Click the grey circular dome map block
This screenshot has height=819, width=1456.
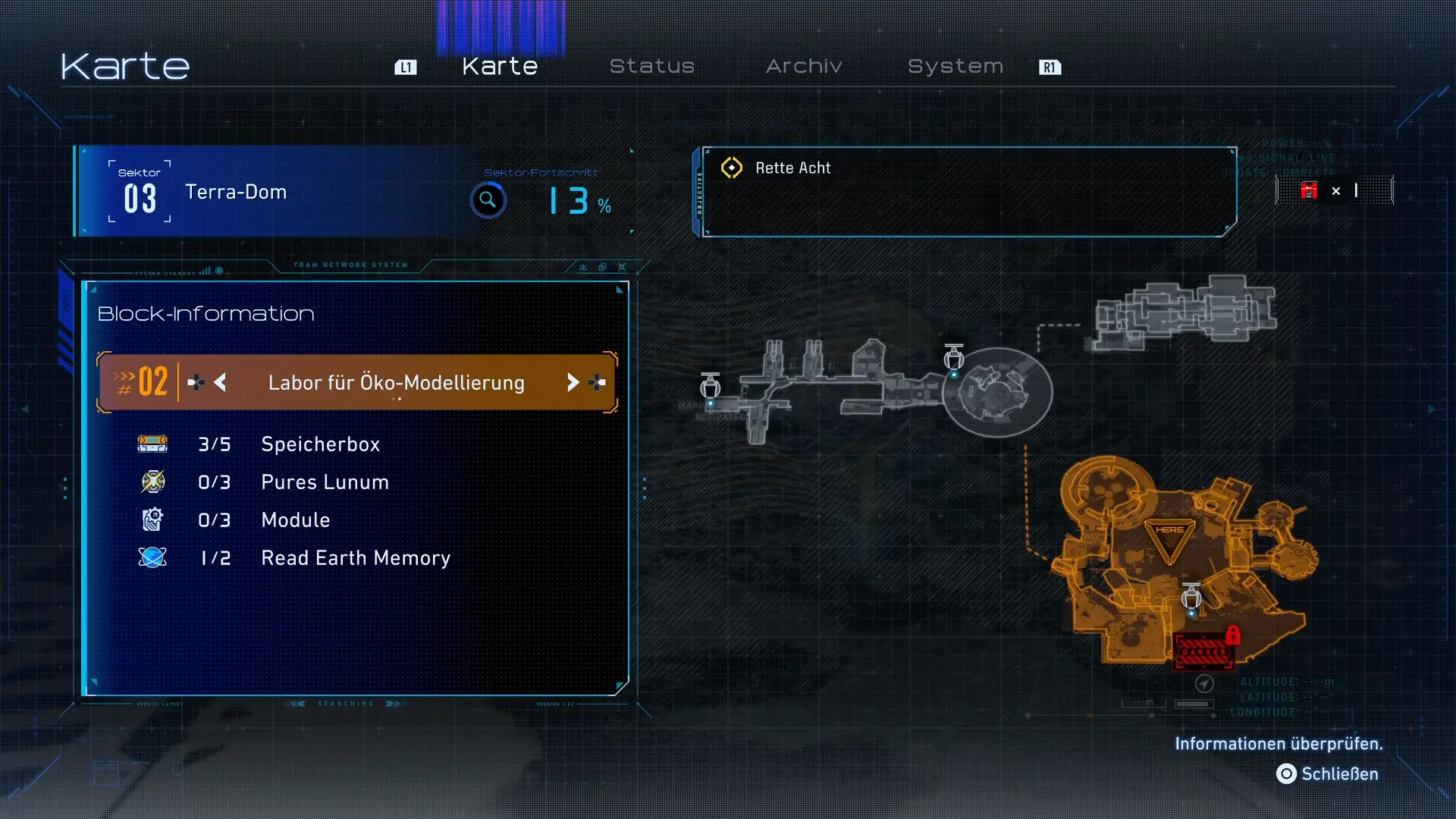click(x=998, y=391)
